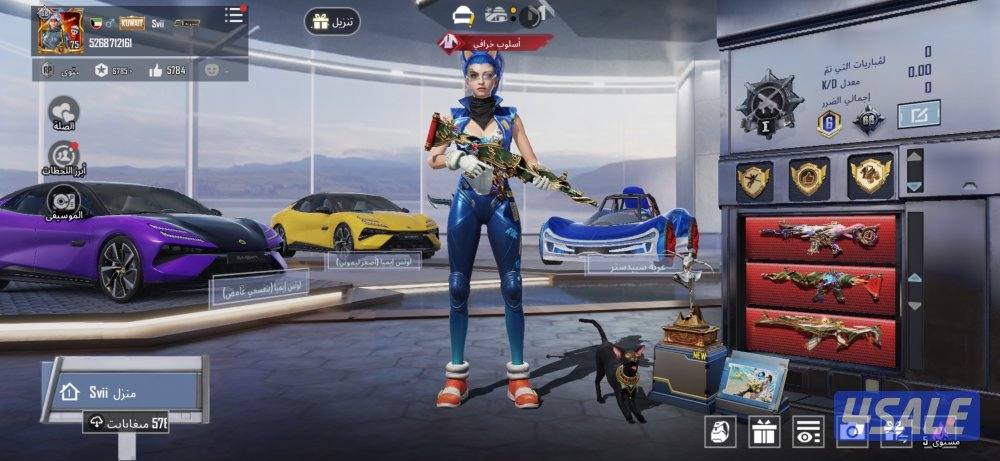The image size is (1000, 461).
Task: Open the popularity star counter
Action: (101, 71)
